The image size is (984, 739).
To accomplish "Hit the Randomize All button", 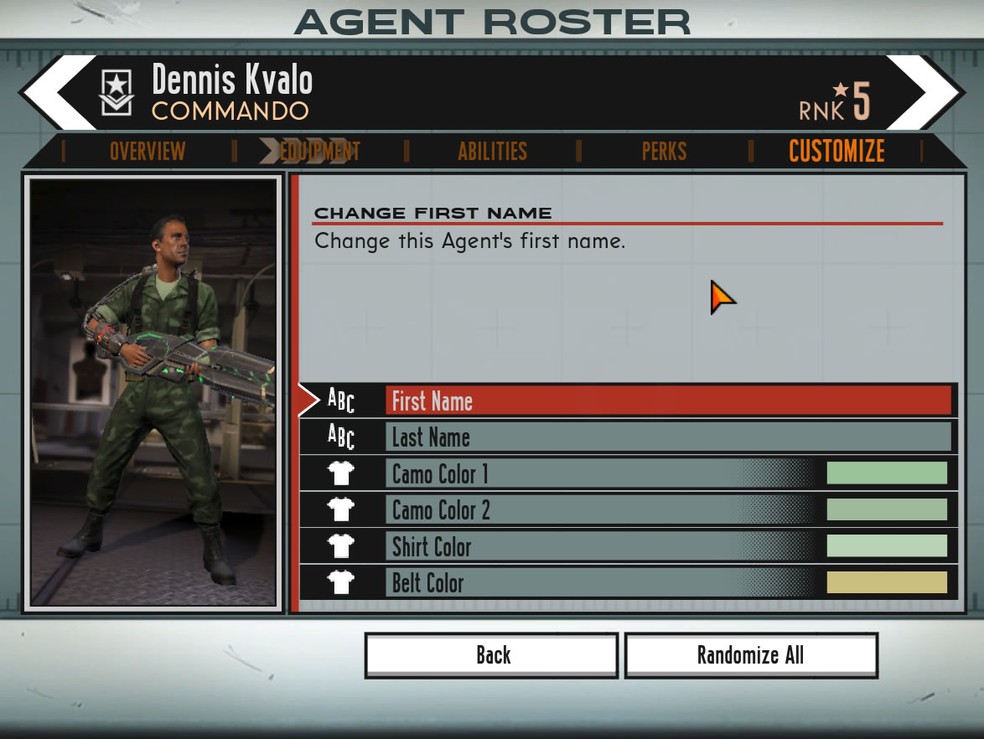I will 750,655.
